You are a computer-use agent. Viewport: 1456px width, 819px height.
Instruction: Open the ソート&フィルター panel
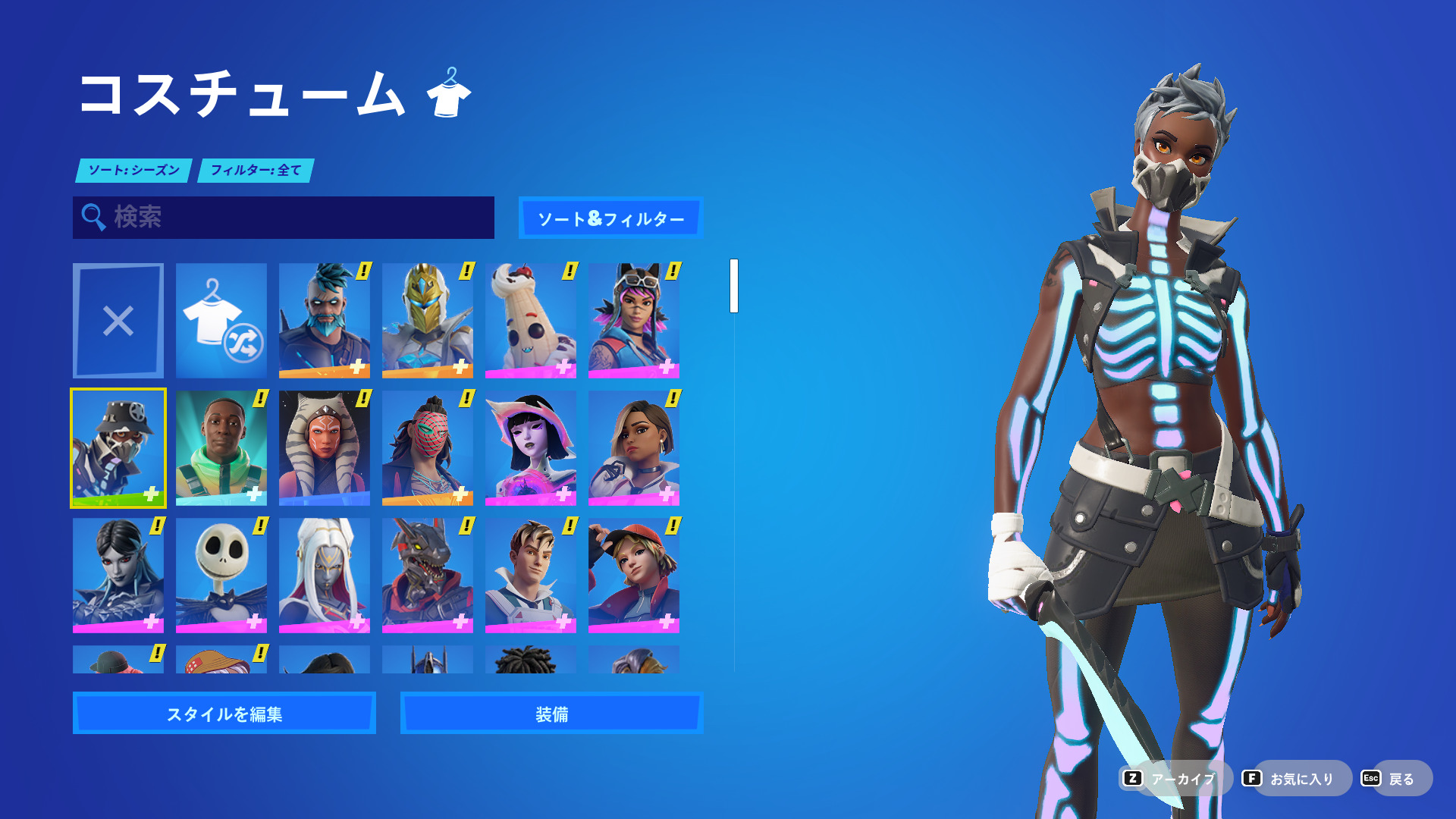(x=610, y=218)
